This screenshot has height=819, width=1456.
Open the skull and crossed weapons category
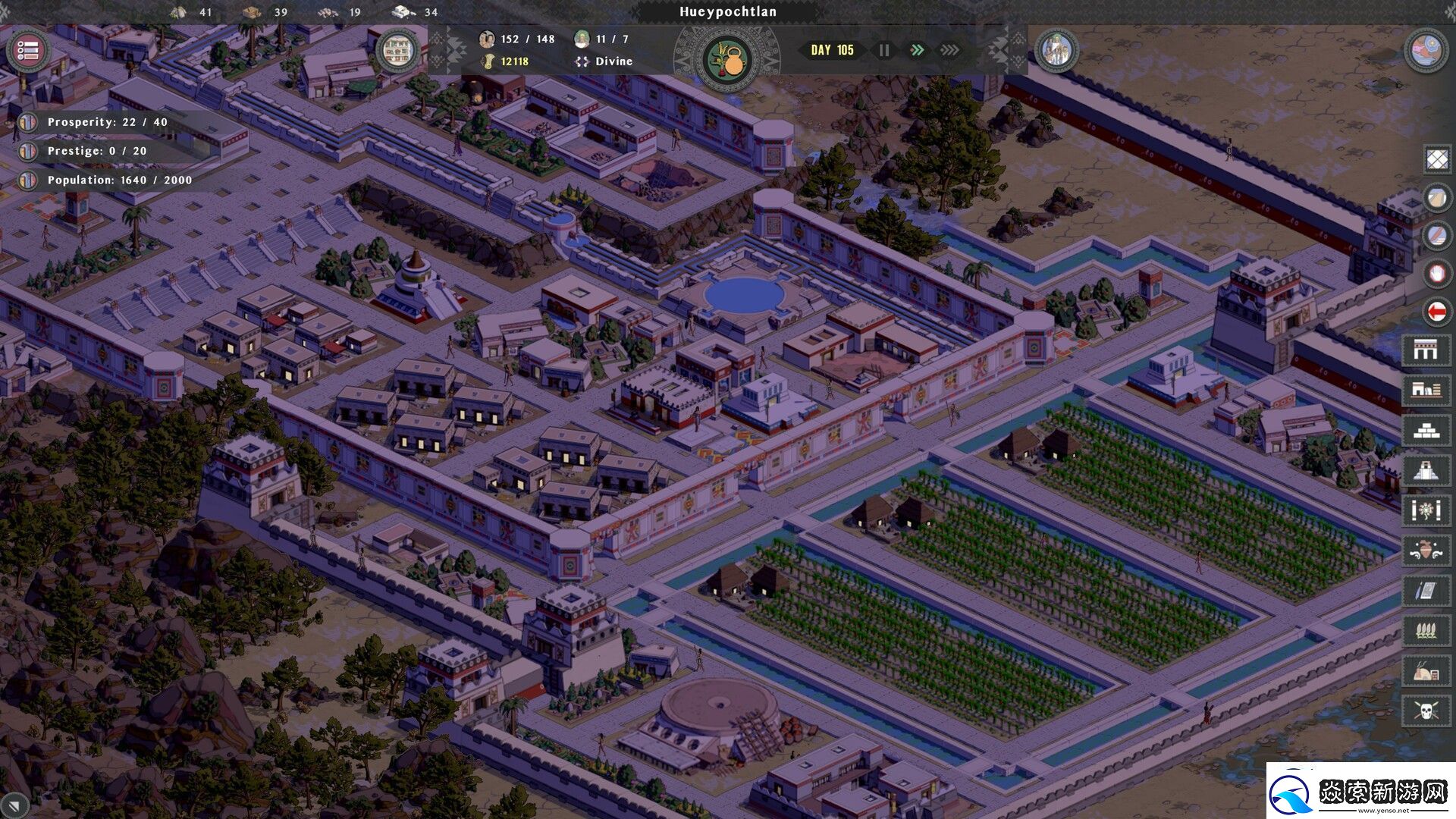point(1425,711)
